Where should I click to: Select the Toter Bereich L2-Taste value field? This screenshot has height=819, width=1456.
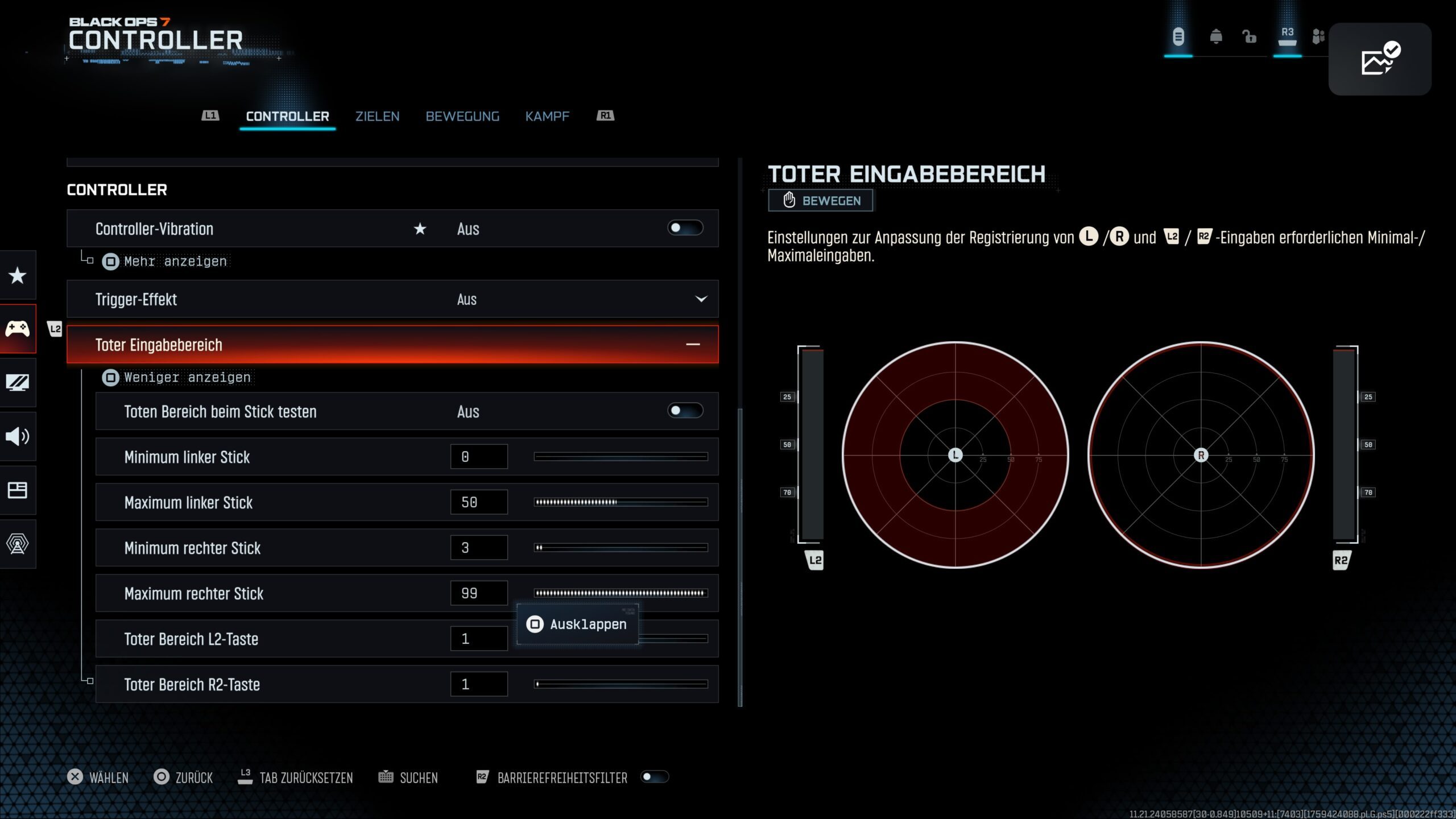click(479, 639)
